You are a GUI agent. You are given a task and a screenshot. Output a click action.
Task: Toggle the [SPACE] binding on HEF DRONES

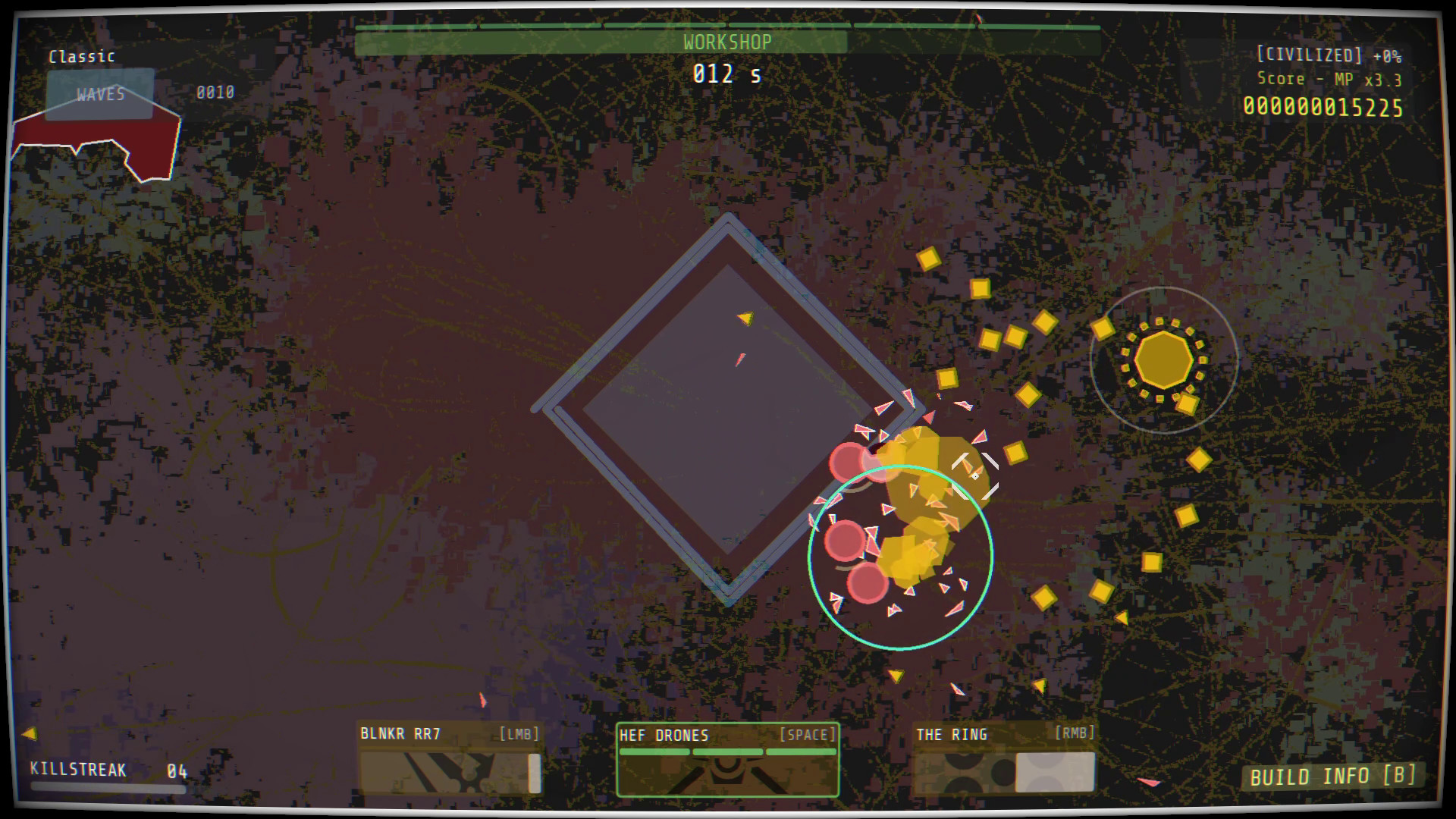(x=807, y=733)
